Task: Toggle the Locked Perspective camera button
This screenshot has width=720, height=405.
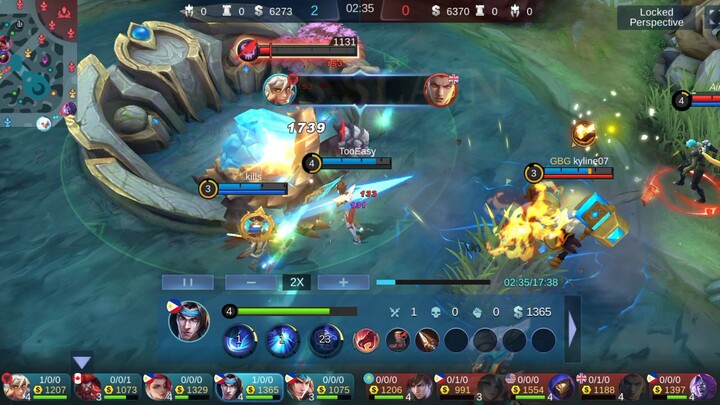Action: [x=657, y=17]
